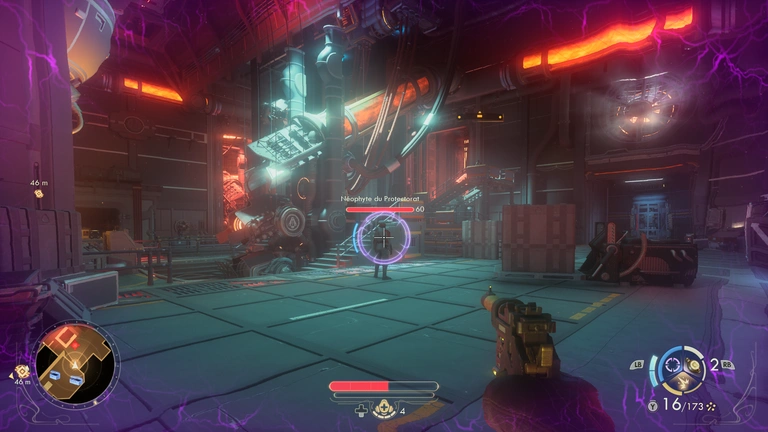The height and width of the screenshot is (432, 768).
Task: Open the circular minimap
Action: pos(76,362)
